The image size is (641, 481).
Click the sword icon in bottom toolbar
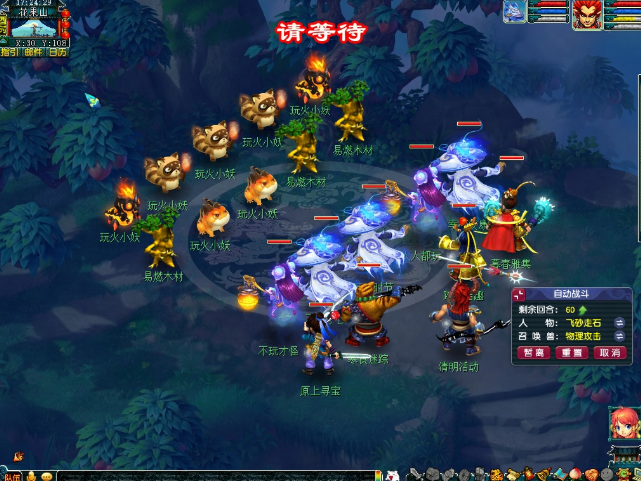tap(414, 474)
